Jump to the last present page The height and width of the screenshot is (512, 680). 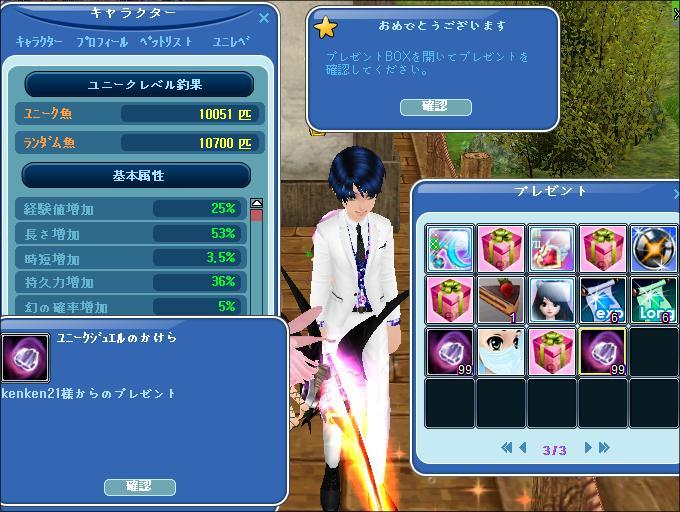pos(604,449)
